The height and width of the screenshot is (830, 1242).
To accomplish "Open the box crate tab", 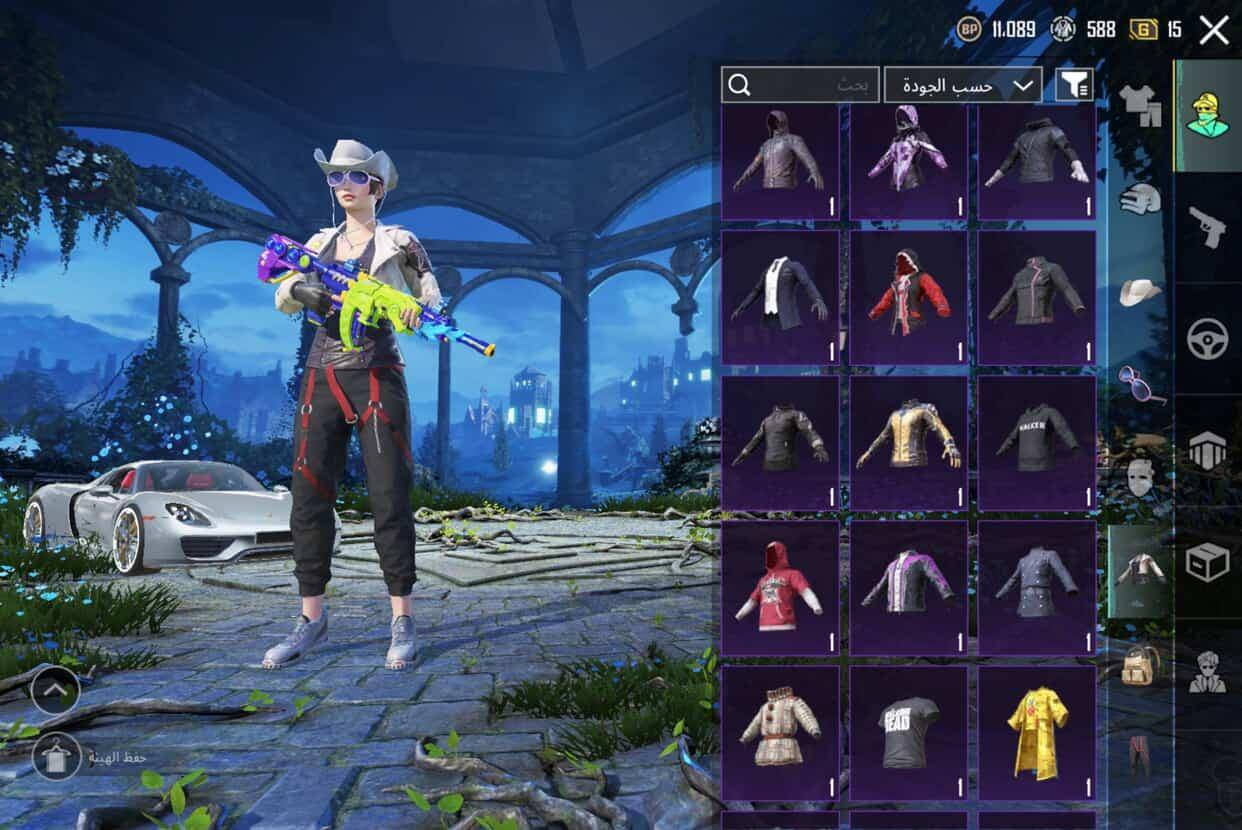I will point(1208,562).
